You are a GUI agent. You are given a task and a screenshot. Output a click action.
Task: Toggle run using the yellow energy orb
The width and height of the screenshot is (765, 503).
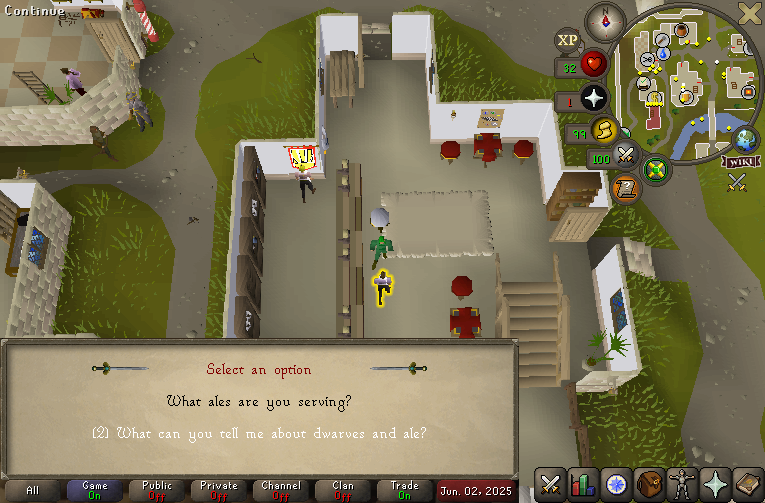(x=606, y=130)
